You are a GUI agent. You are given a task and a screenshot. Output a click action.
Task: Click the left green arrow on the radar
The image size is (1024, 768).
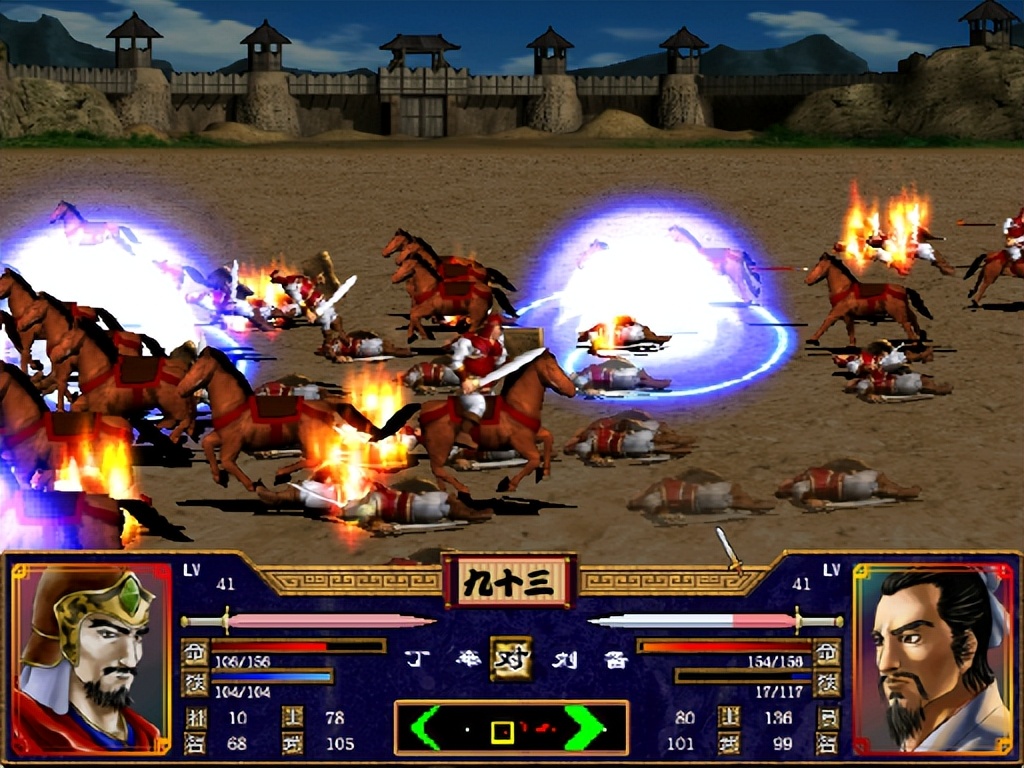(424, 727)
